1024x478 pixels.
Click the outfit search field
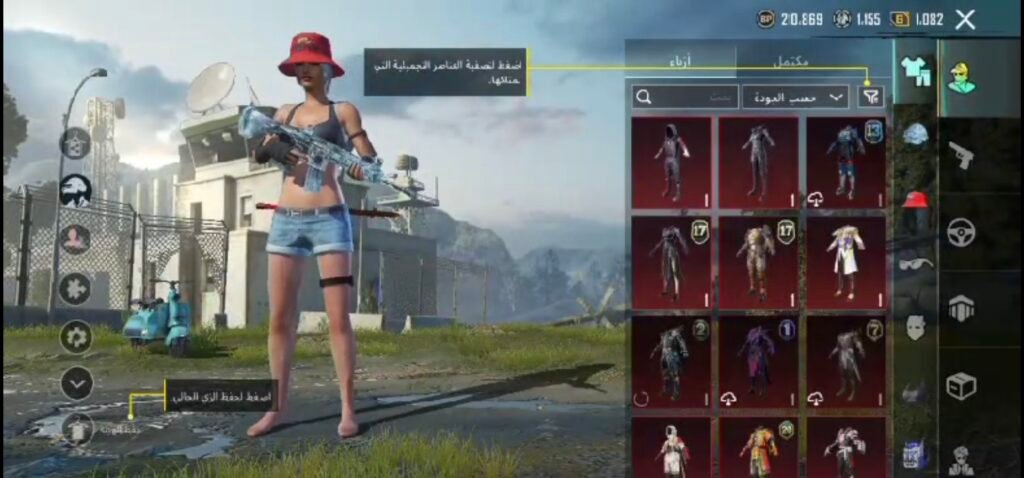click(x=686, y=97)
